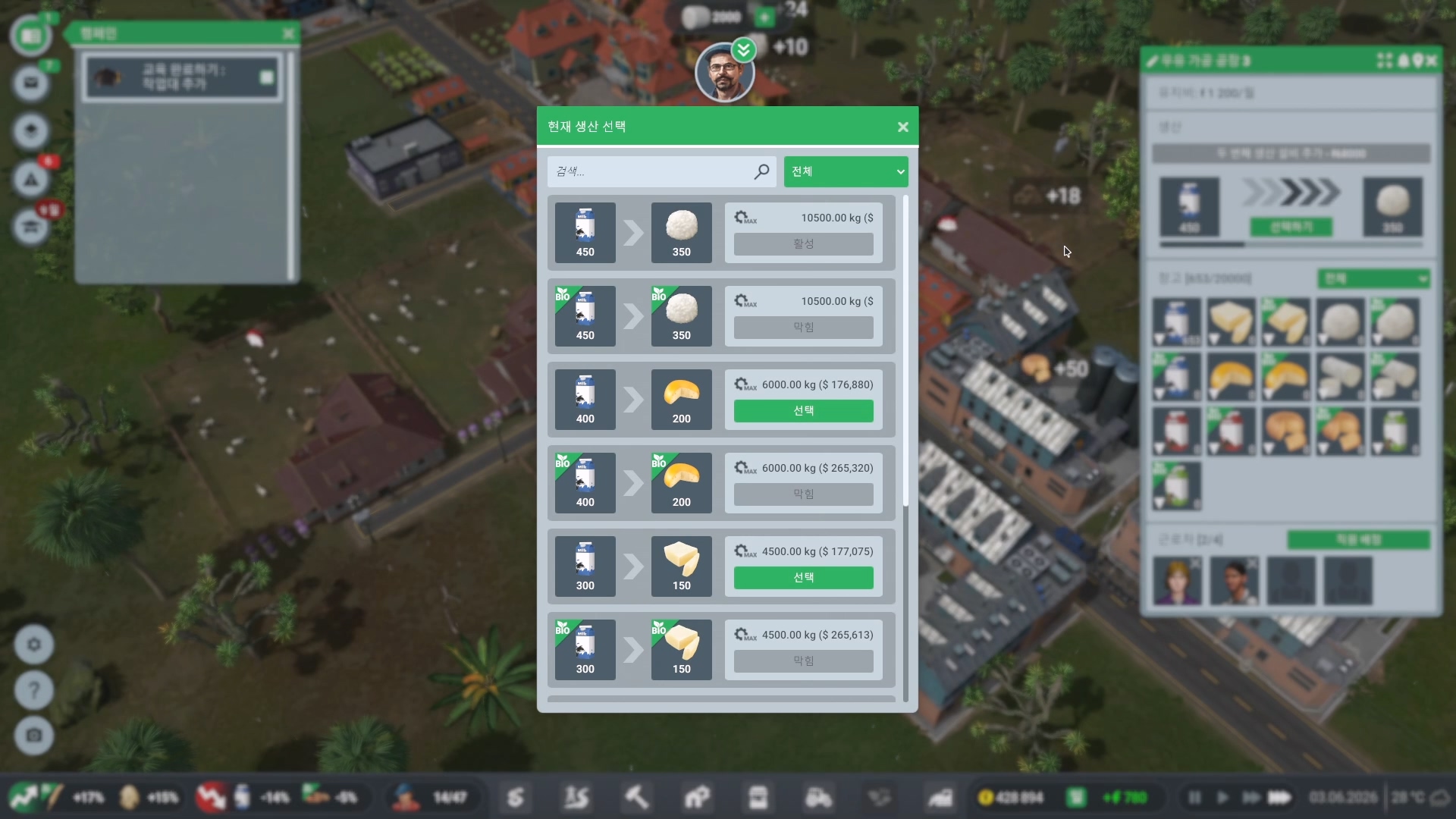This screenshot has width=1456, height=819.
Task: Pause the game speed
Action: coord(1194,798)
